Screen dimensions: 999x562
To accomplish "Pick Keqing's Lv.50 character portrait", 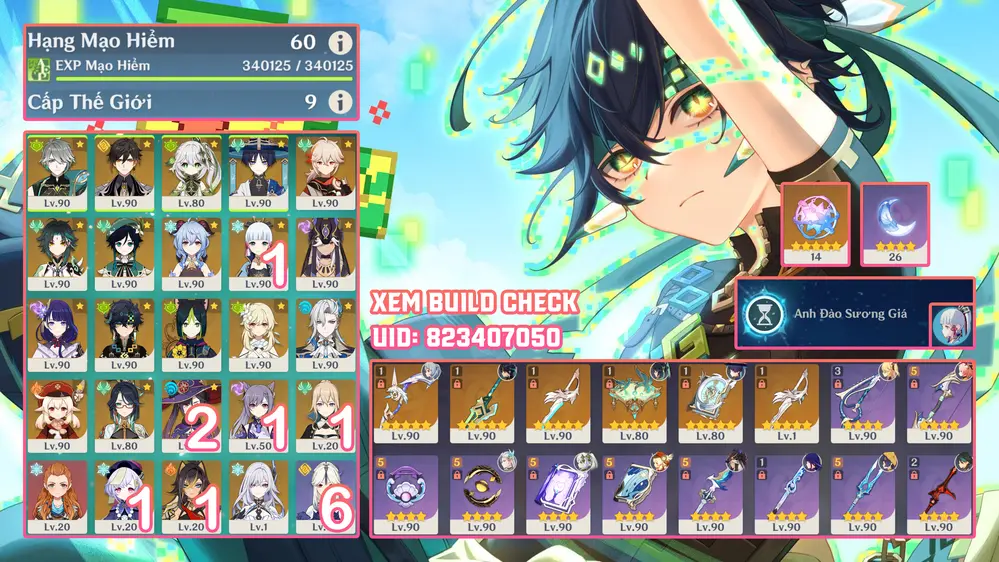I will [258, 409].
